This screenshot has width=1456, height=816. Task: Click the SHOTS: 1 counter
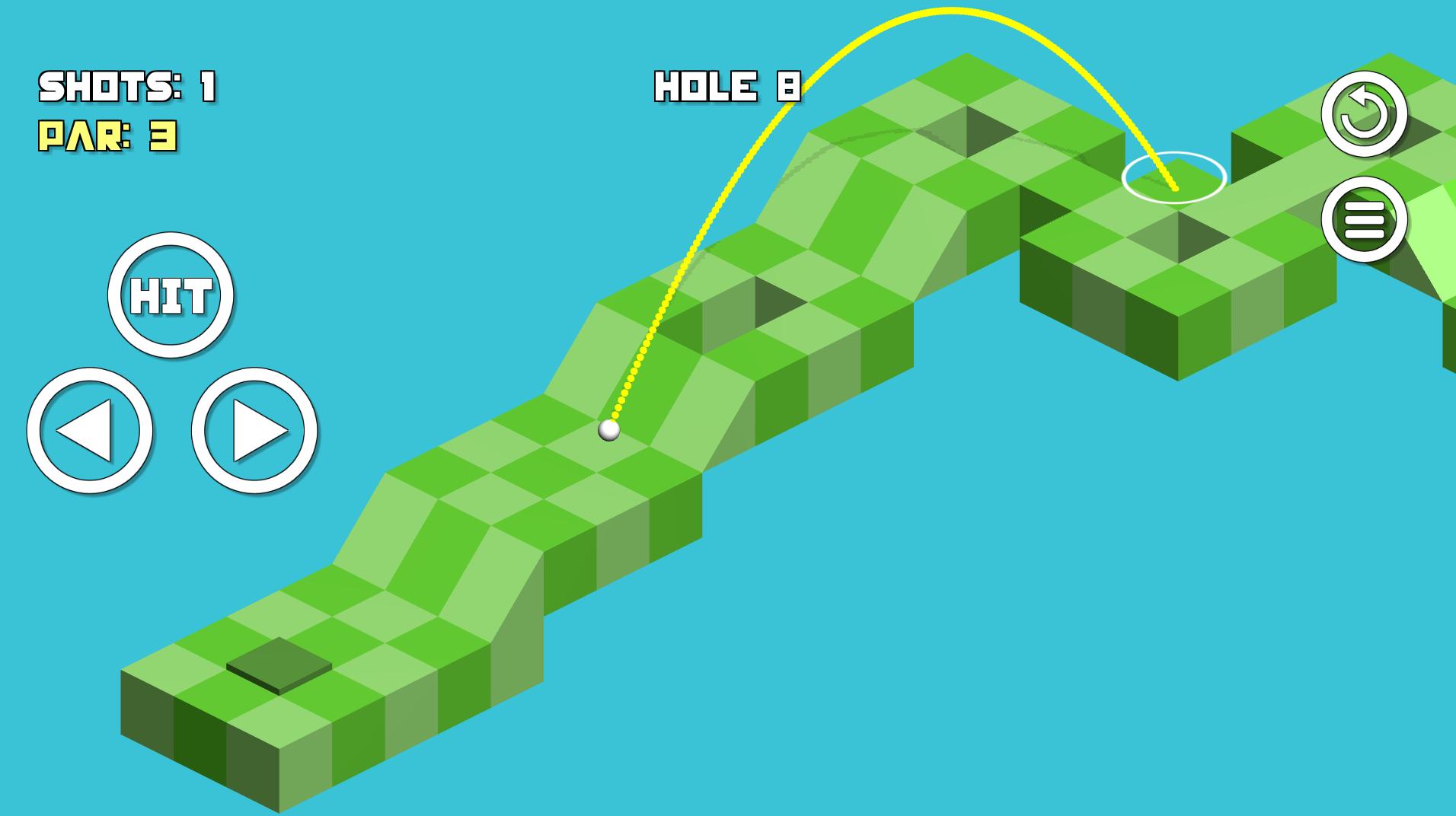128,85
